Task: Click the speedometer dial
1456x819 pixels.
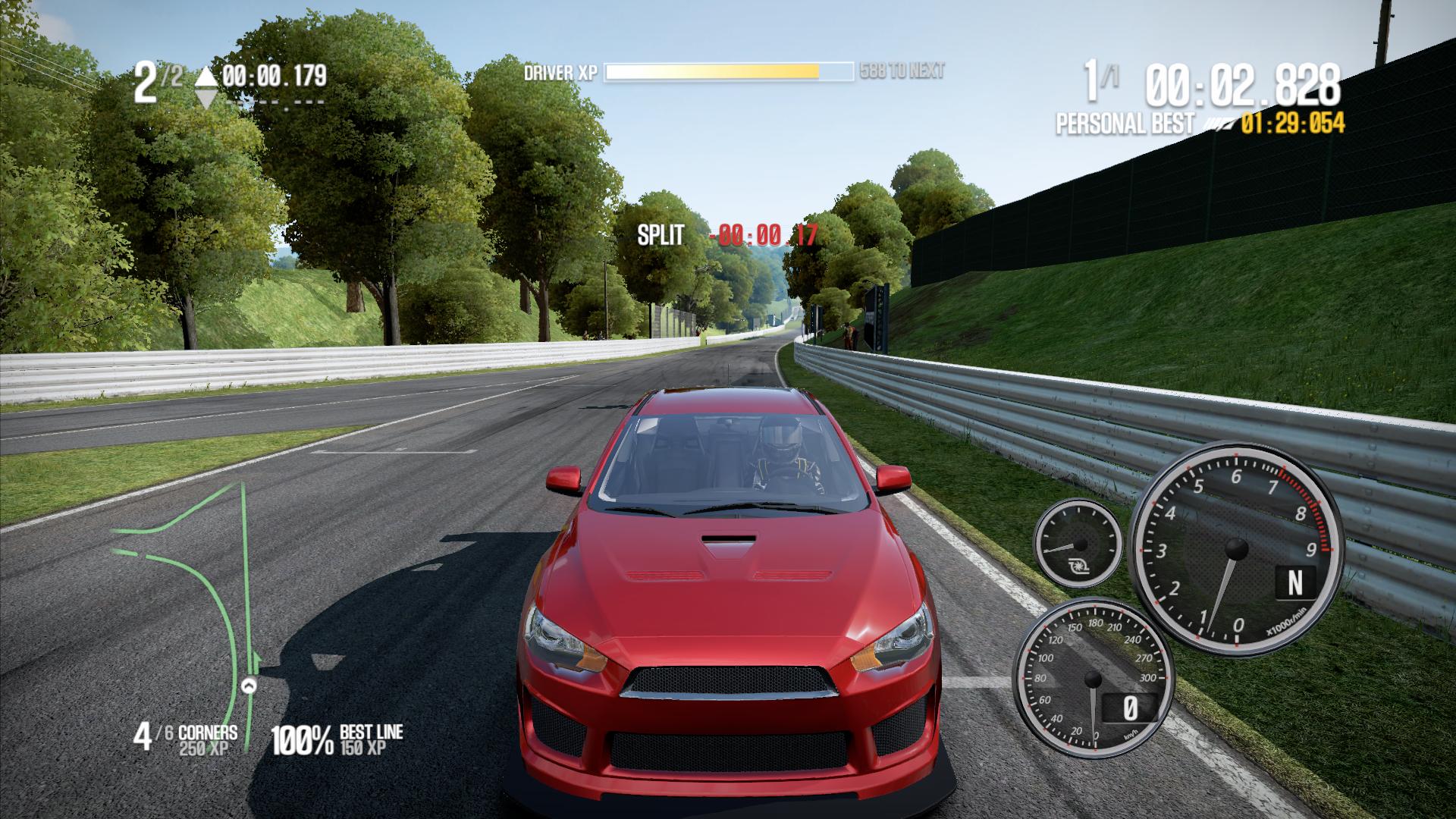Action: click(1093, 678)
